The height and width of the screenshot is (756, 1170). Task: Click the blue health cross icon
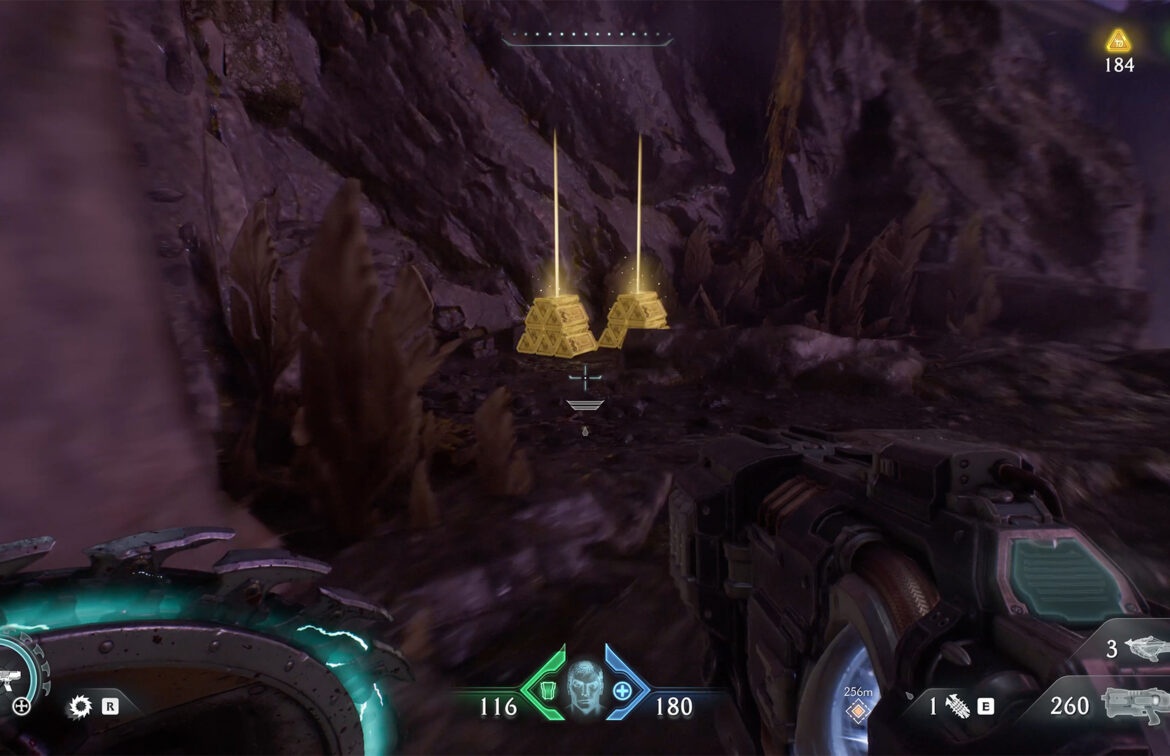pyautogui.click(x=622, y=690)
